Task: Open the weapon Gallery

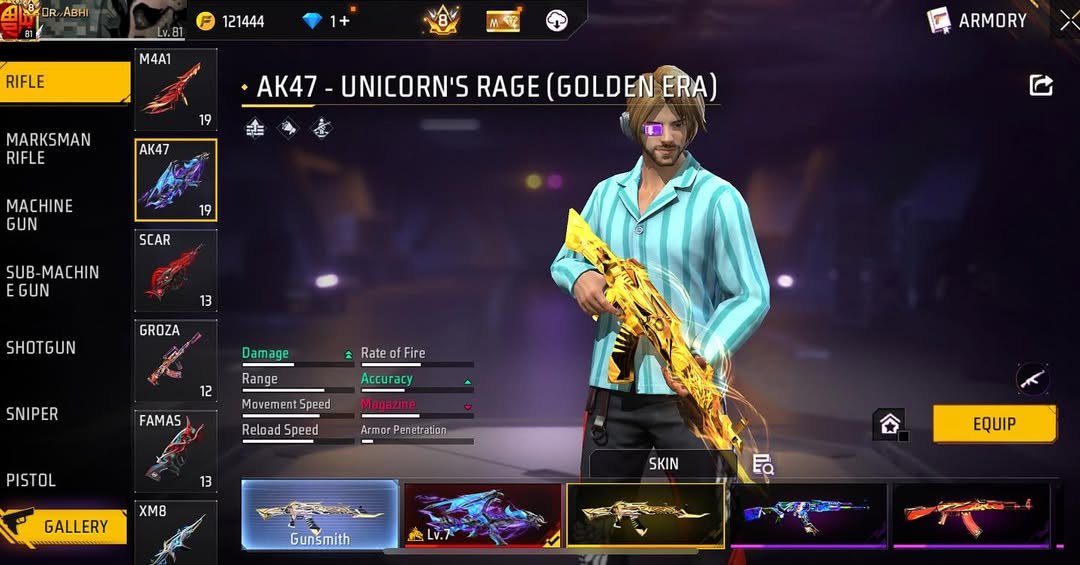Action: (65, 526)
